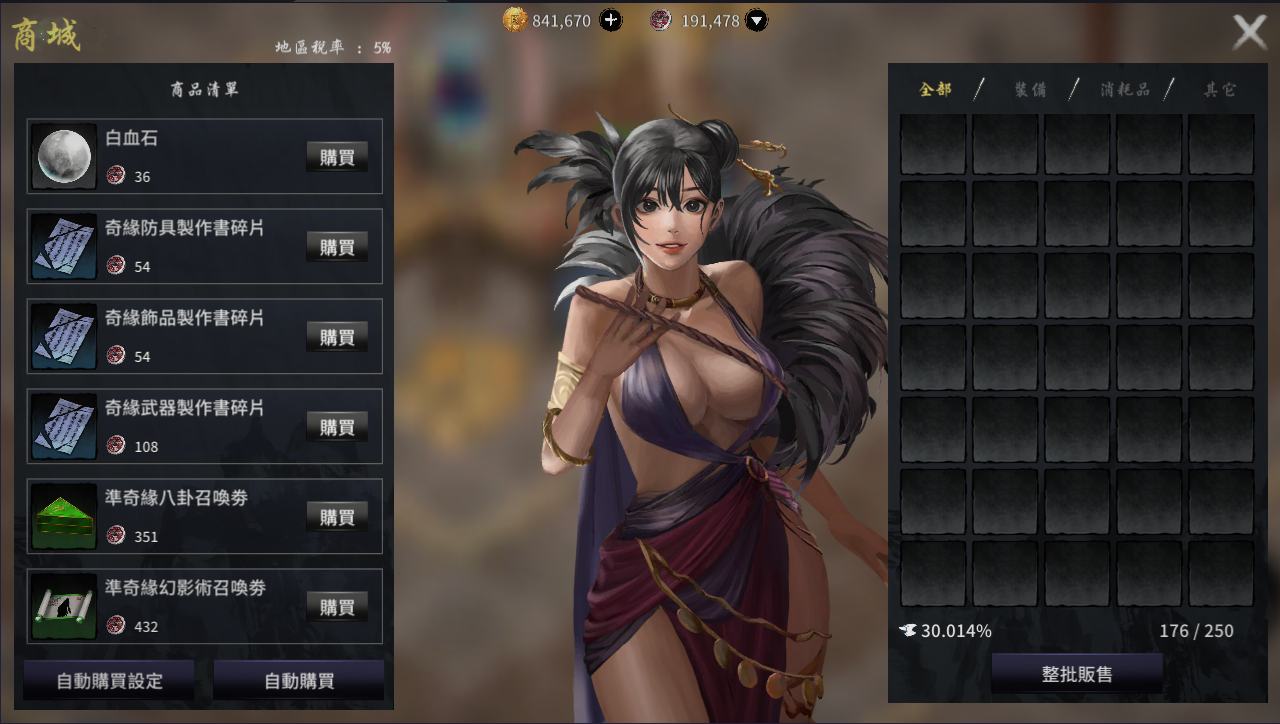Buy the 準奇緣八卦召喚券 ticket

pos(337,517)
